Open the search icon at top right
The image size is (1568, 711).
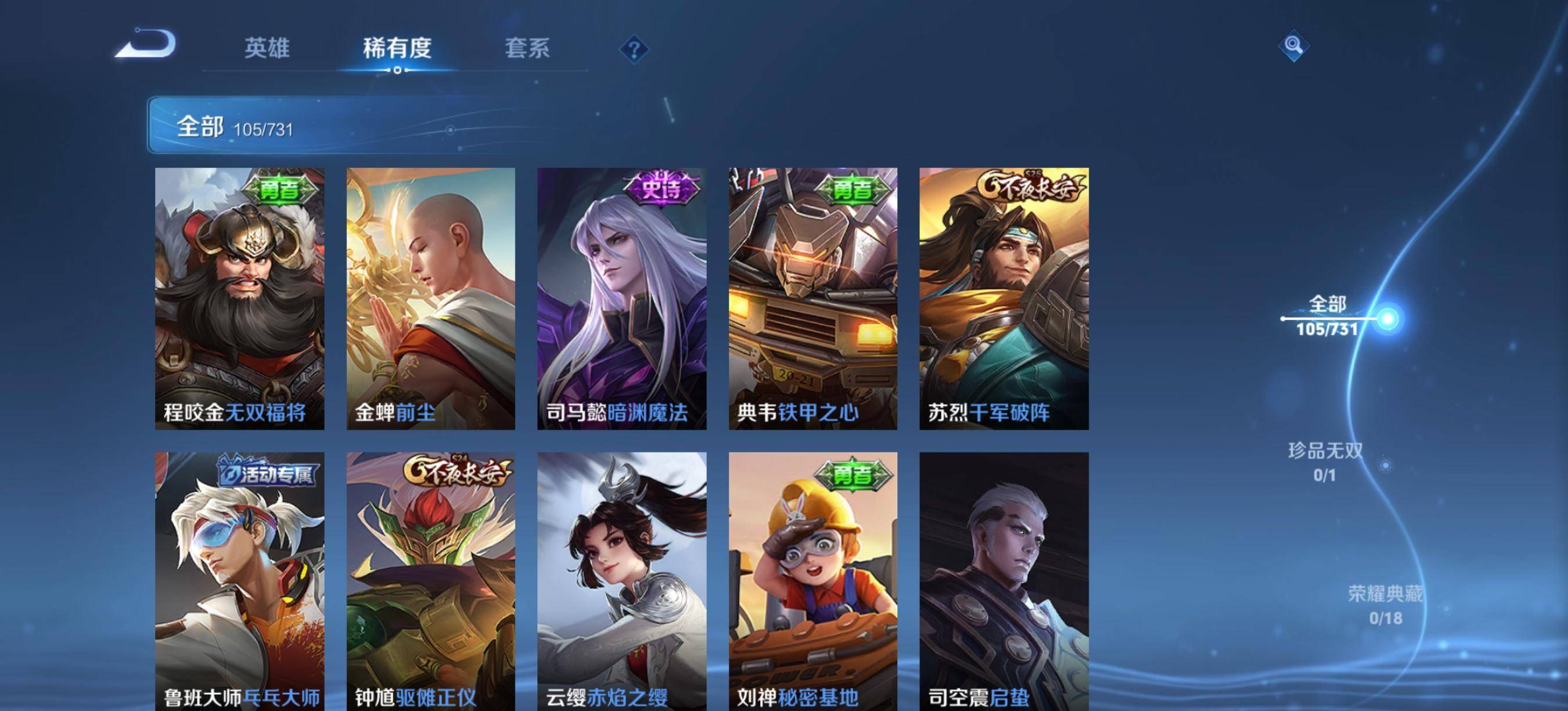pos(1294,46)
